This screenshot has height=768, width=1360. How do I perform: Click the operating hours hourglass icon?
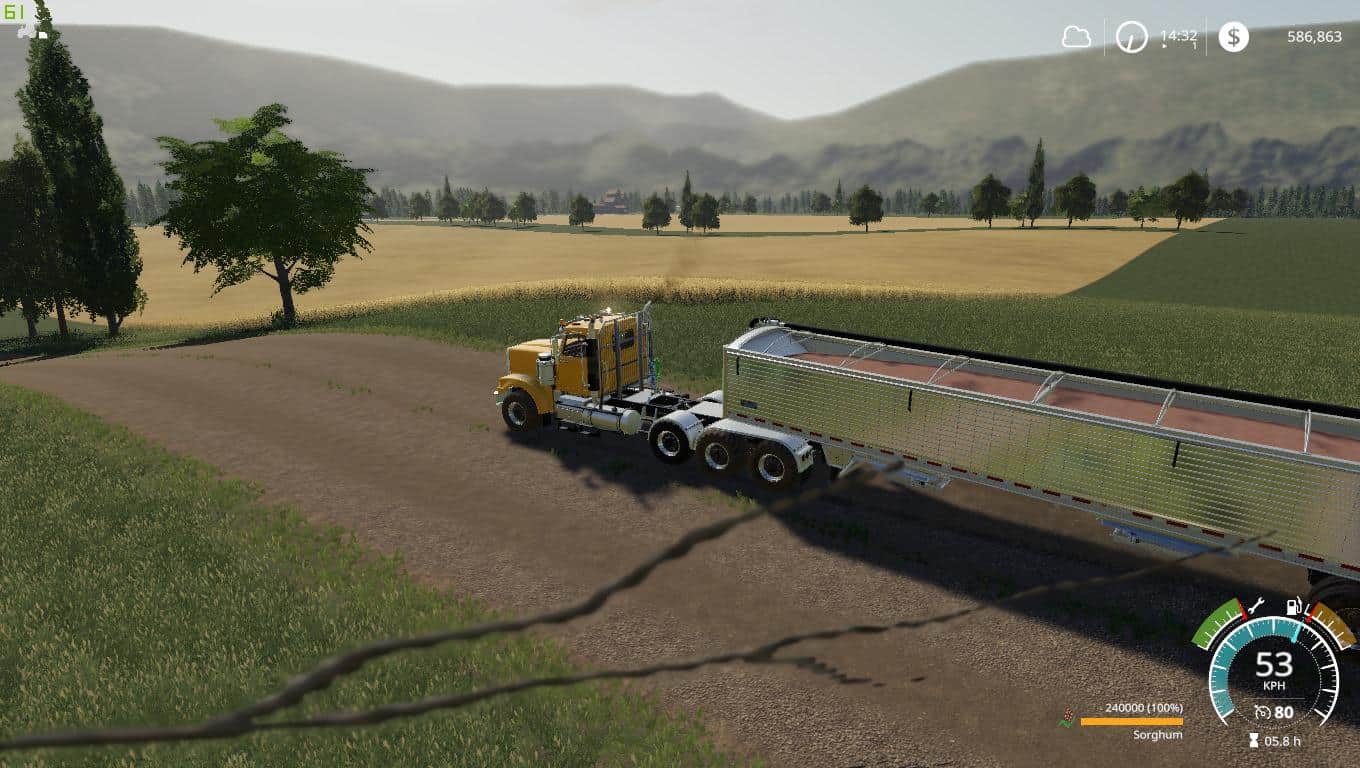click(1253, 739)
